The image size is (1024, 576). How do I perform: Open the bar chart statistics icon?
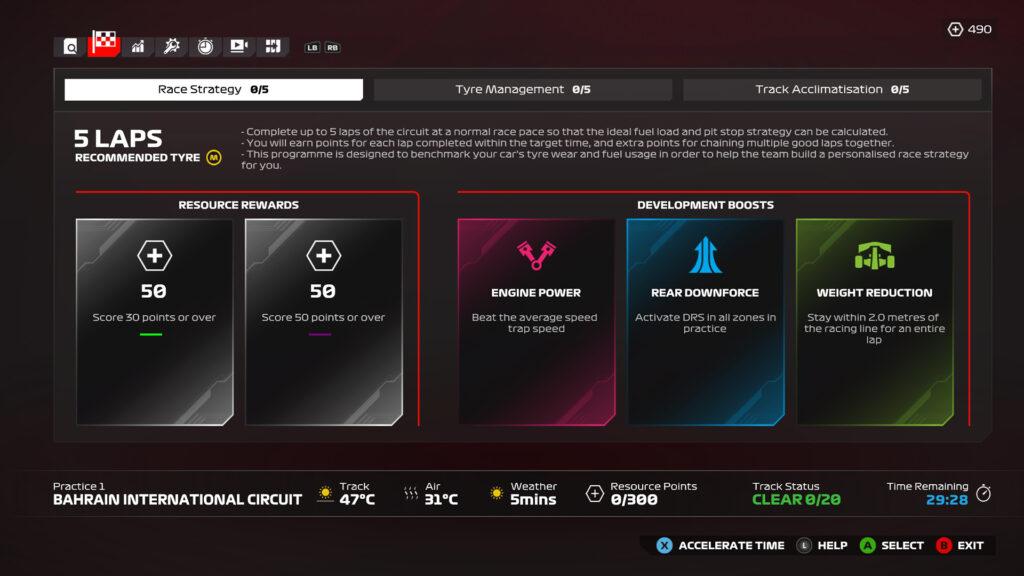(138, 46)
